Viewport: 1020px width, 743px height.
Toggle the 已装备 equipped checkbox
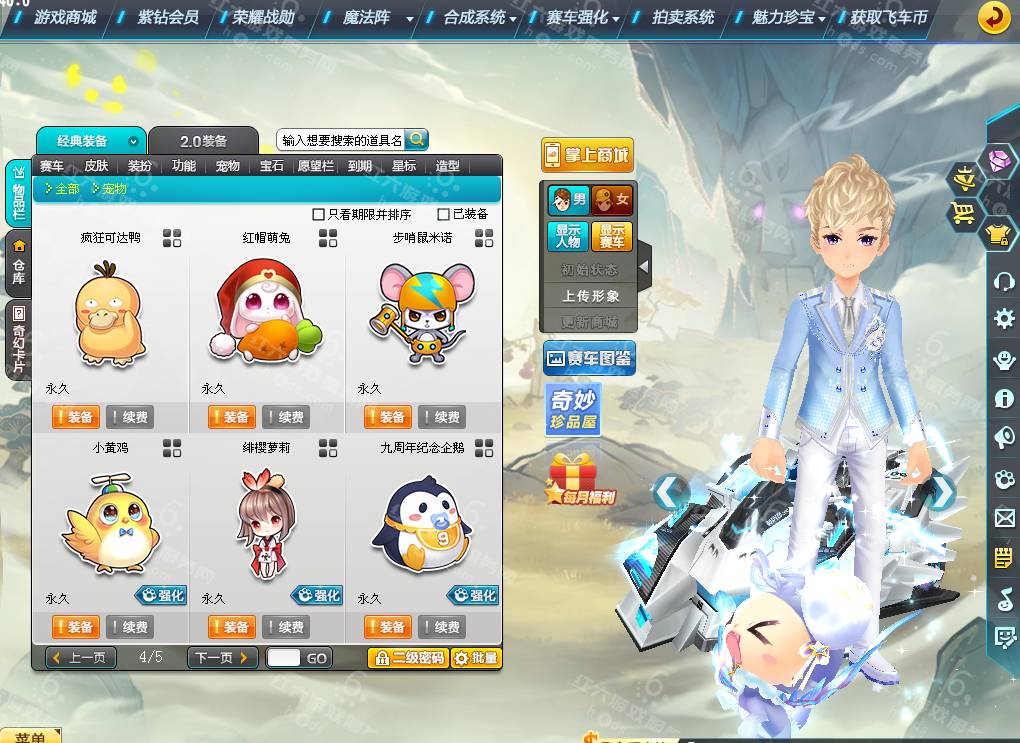[444, 214]
